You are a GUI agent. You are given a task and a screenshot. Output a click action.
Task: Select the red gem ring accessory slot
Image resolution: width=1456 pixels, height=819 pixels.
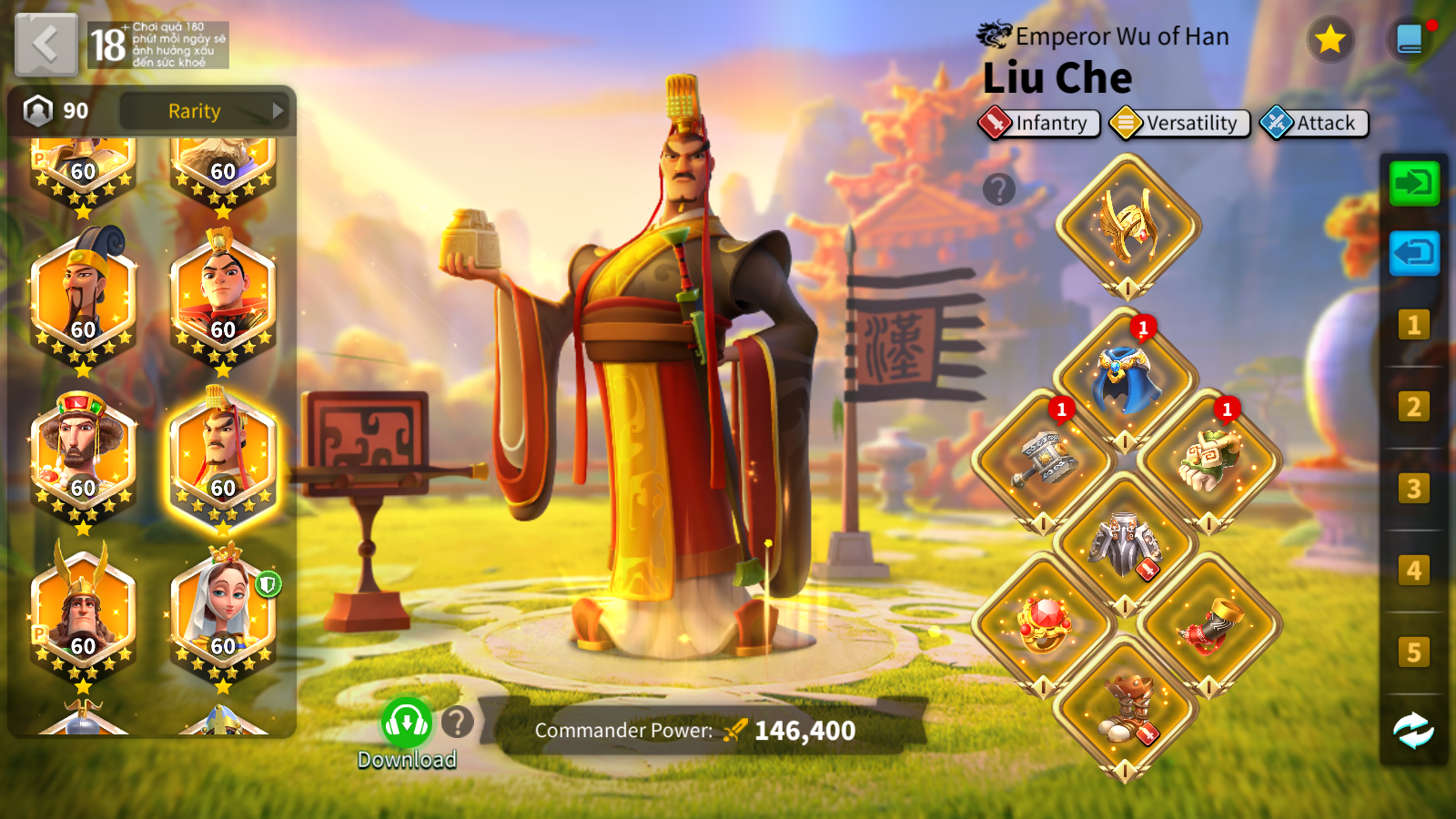point(1044,624)
